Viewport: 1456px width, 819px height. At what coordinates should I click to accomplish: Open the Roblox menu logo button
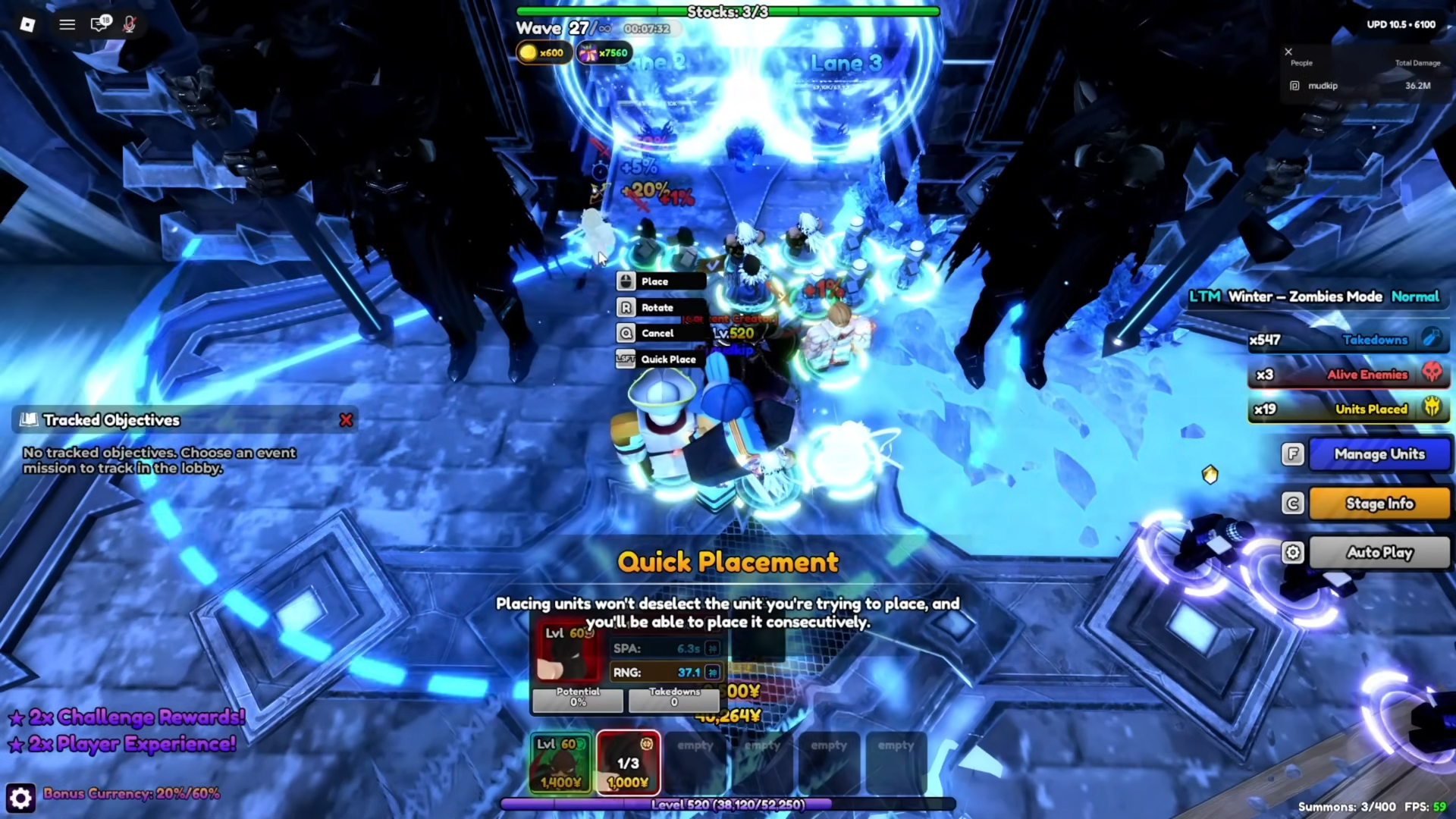27,24
